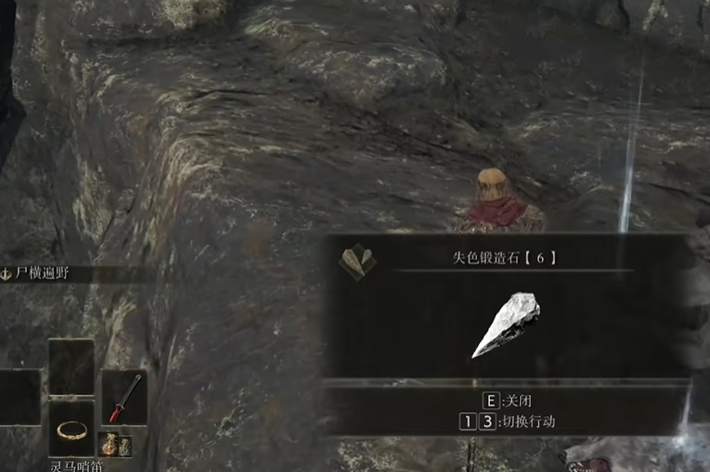Image resolution: width=710 pixels, height=472 pixels.
Task: Select the Spectral Steed Whistle ring slot
Action: click(x=71, y=429)
